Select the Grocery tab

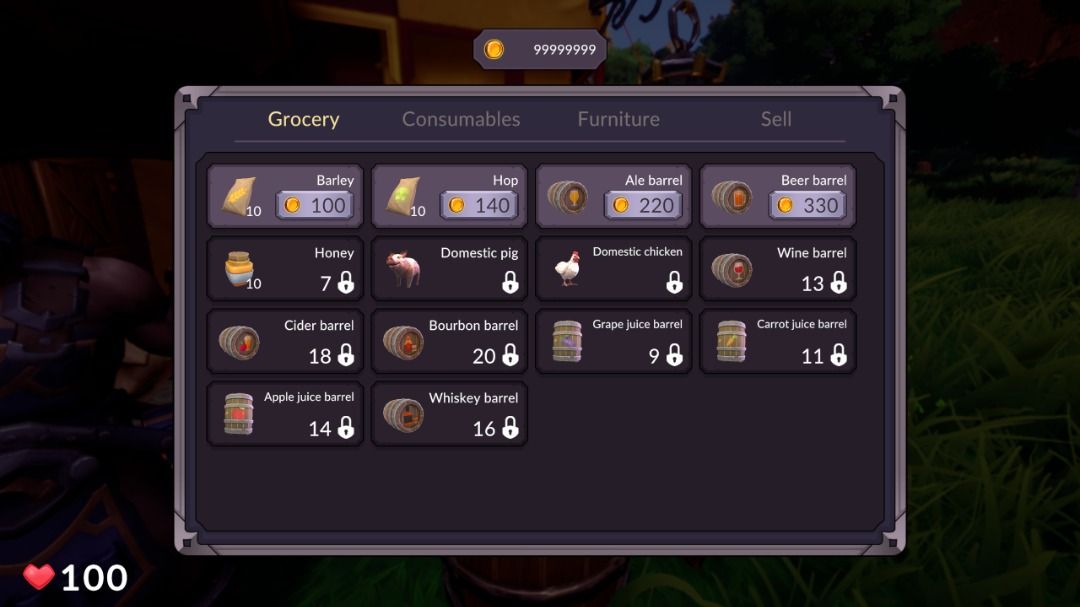(x=304, y=119)
